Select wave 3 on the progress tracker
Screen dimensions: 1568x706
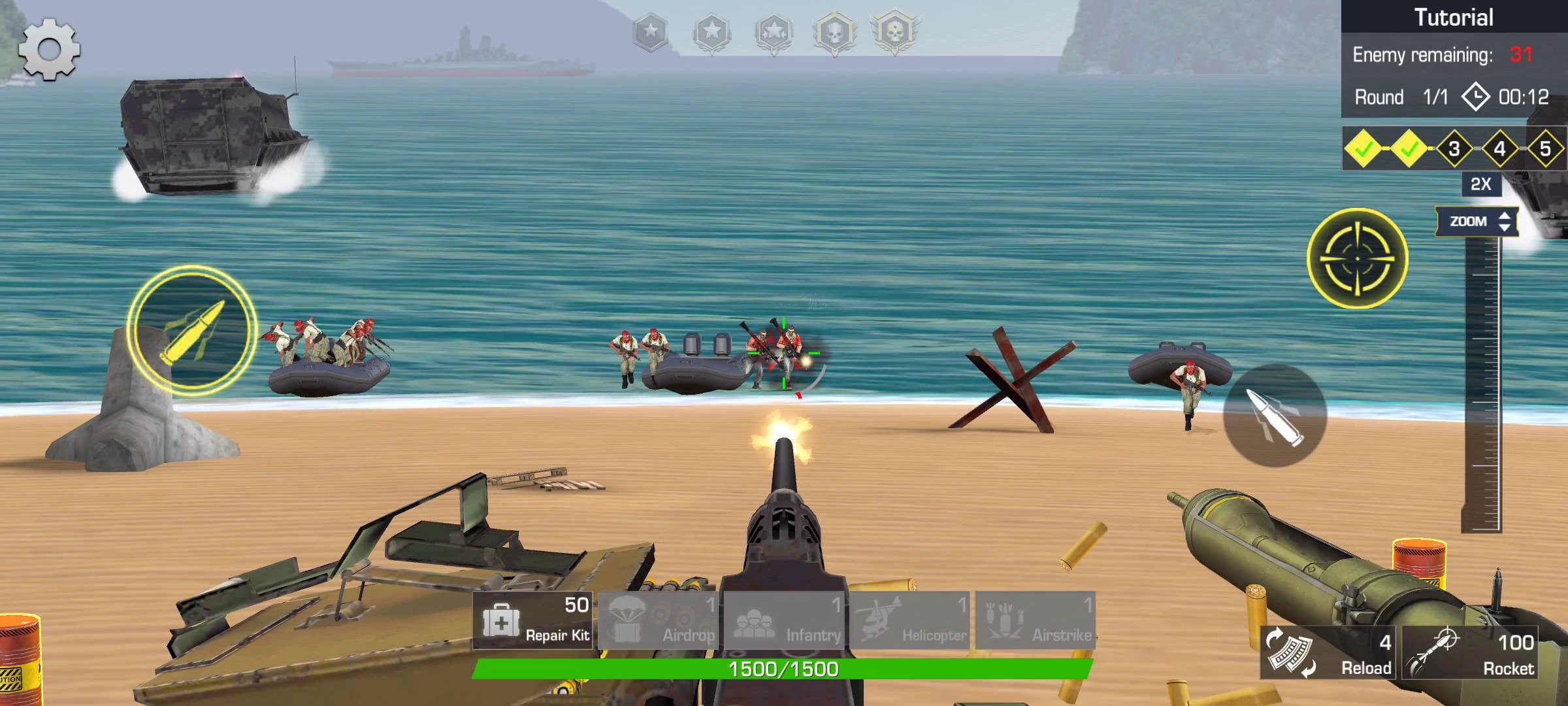(1453, 149)
